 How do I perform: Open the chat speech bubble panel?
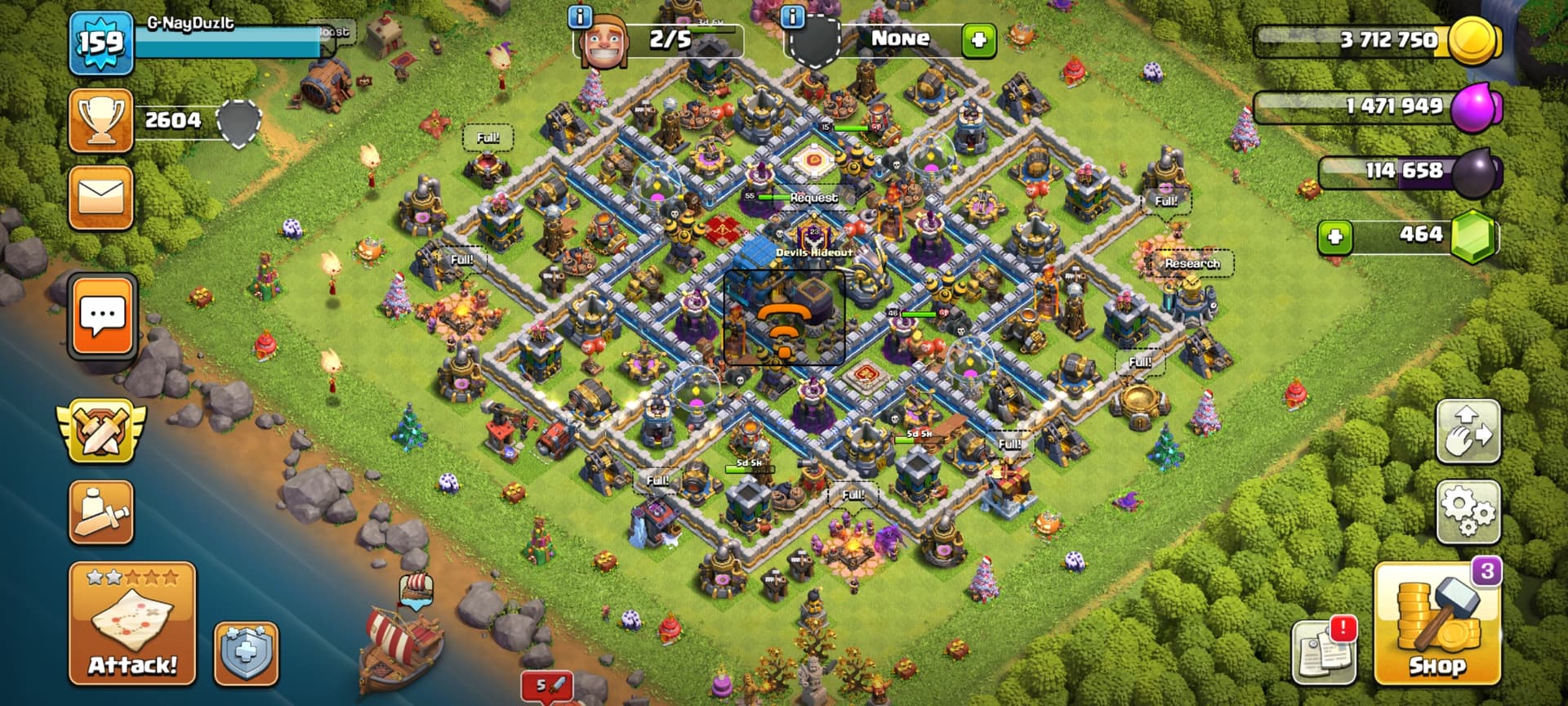(x=103, y=317)
